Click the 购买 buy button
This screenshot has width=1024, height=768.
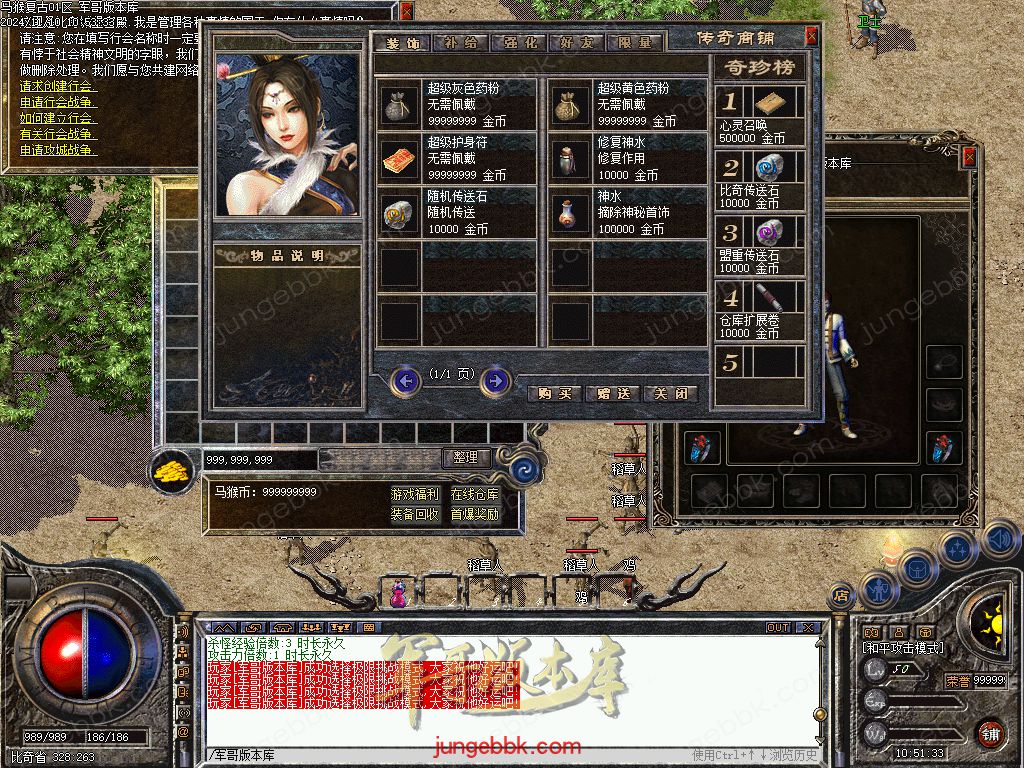coord(554,393)
